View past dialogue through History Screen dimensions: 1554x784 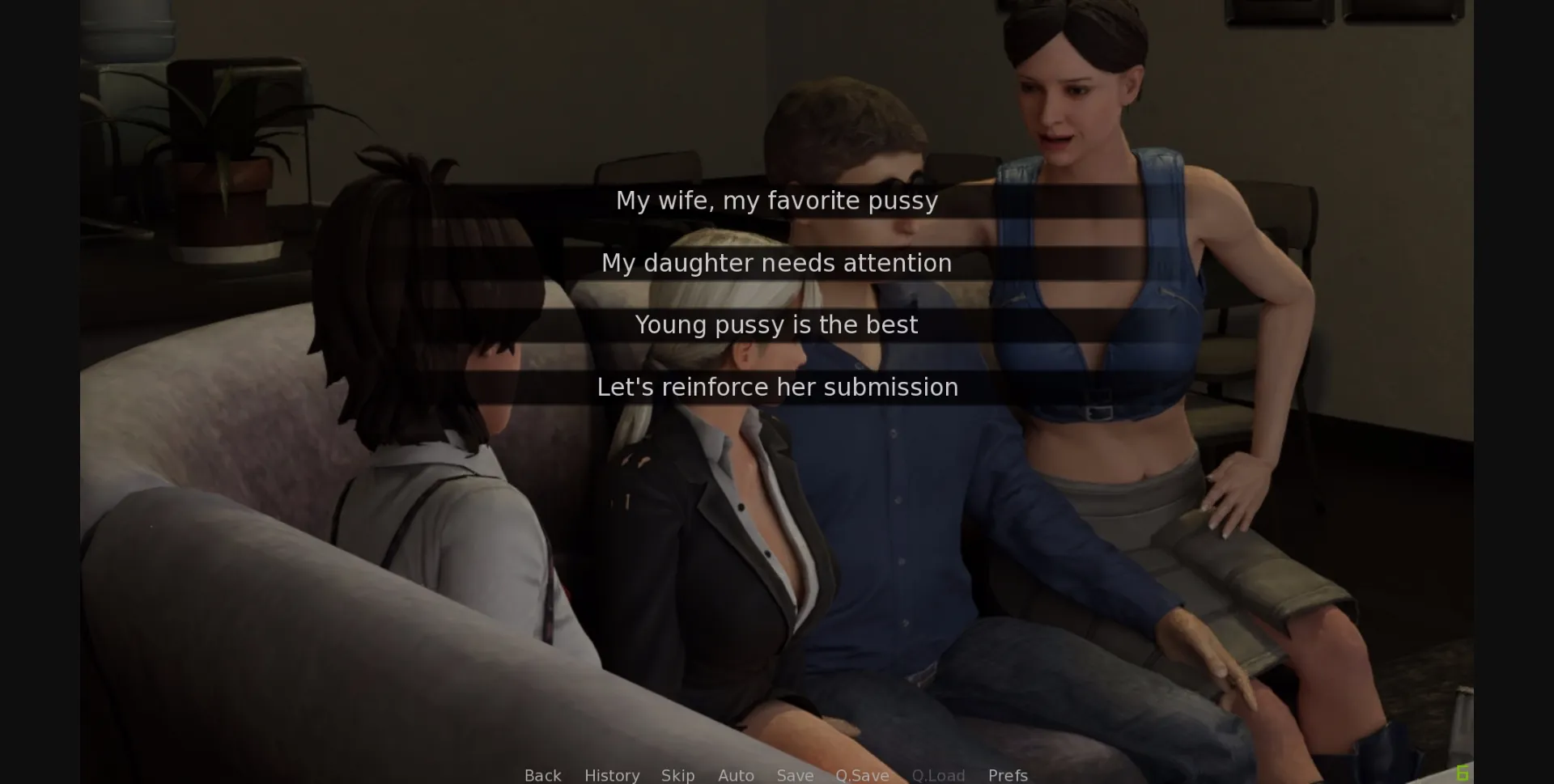tap(611, 774)
